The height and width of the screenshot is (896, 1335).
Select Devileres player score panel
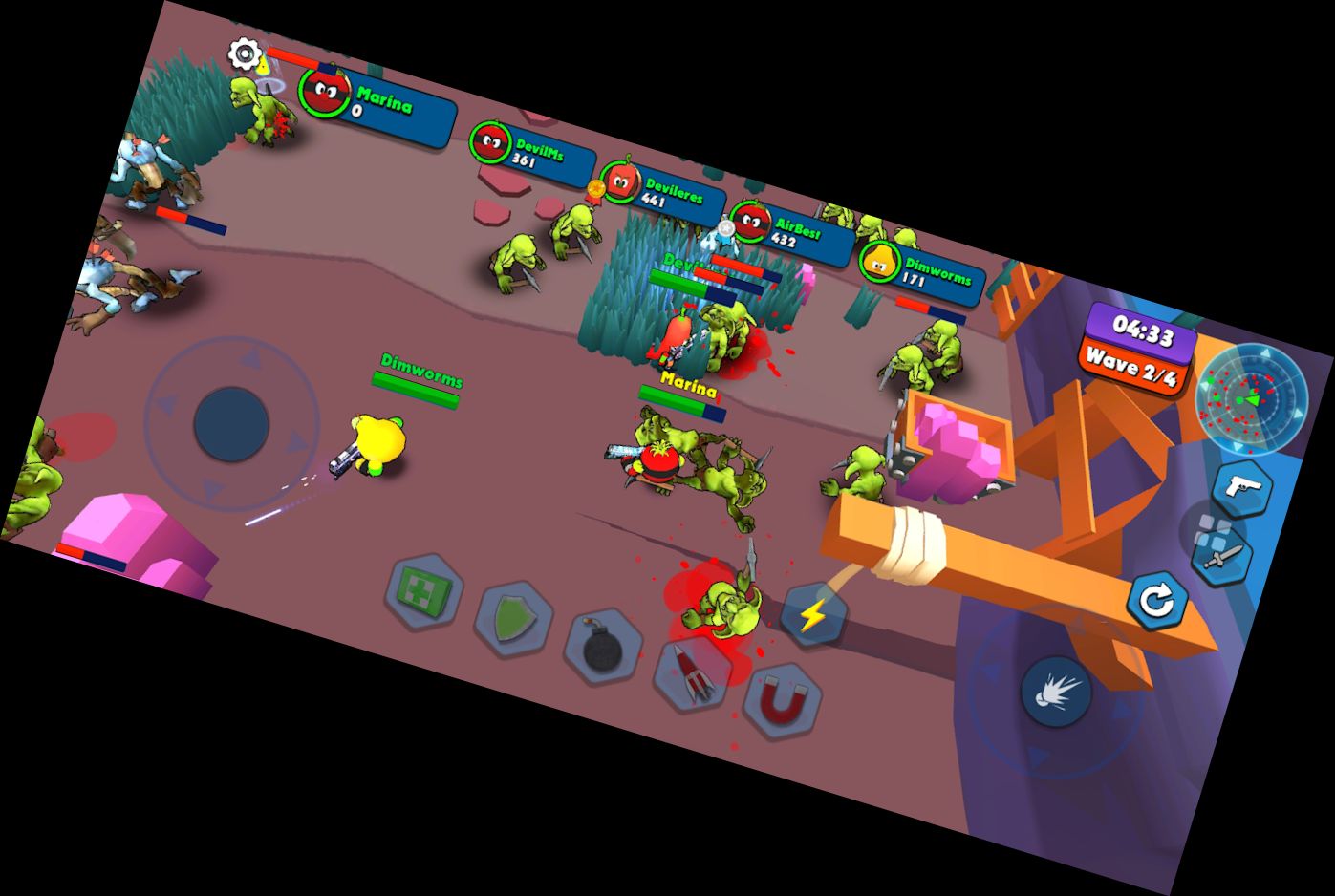tap(661, 192)
